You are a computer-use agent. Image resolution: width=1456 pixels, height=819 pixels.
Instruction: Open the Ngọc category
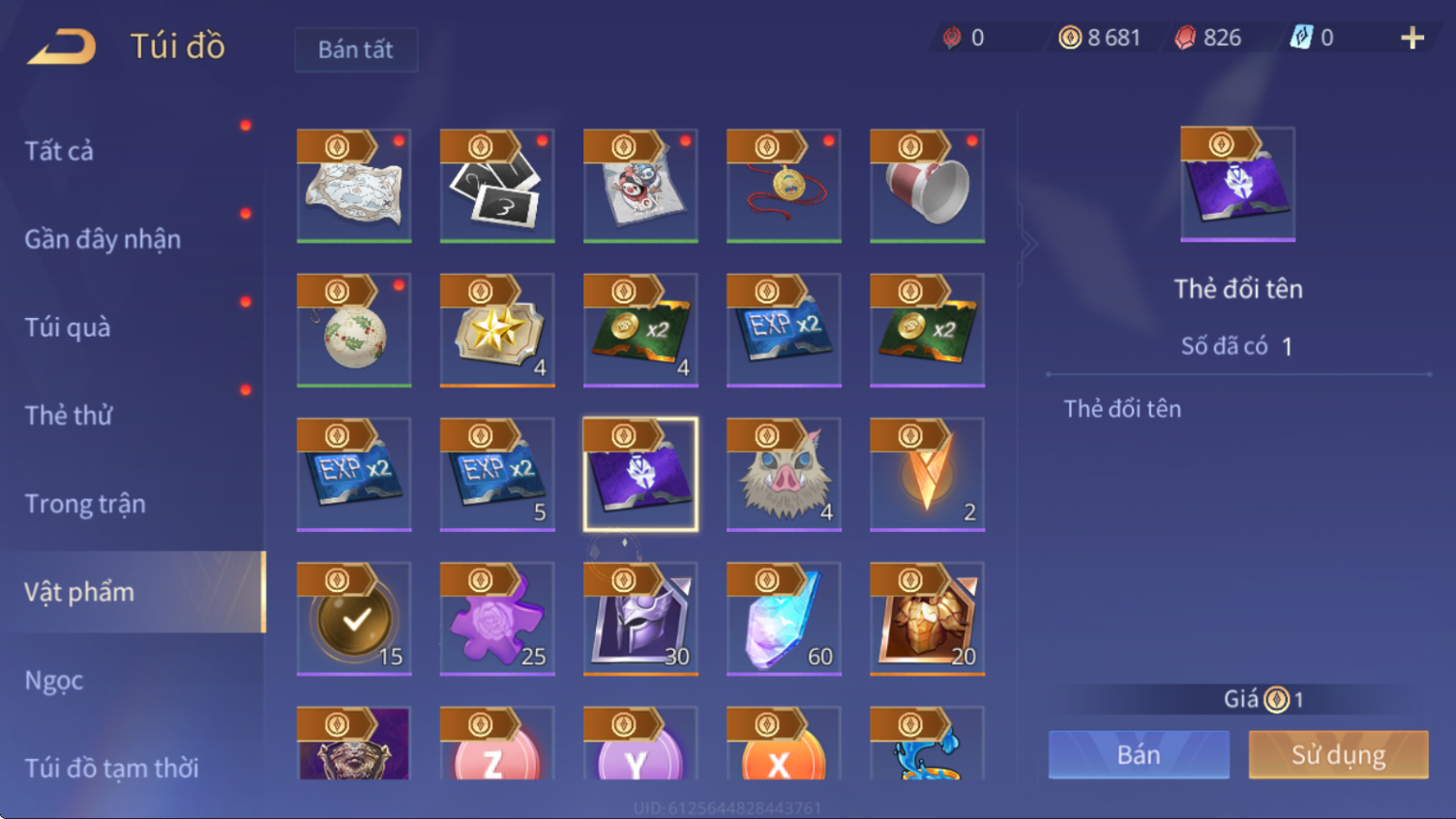[54, 681]
